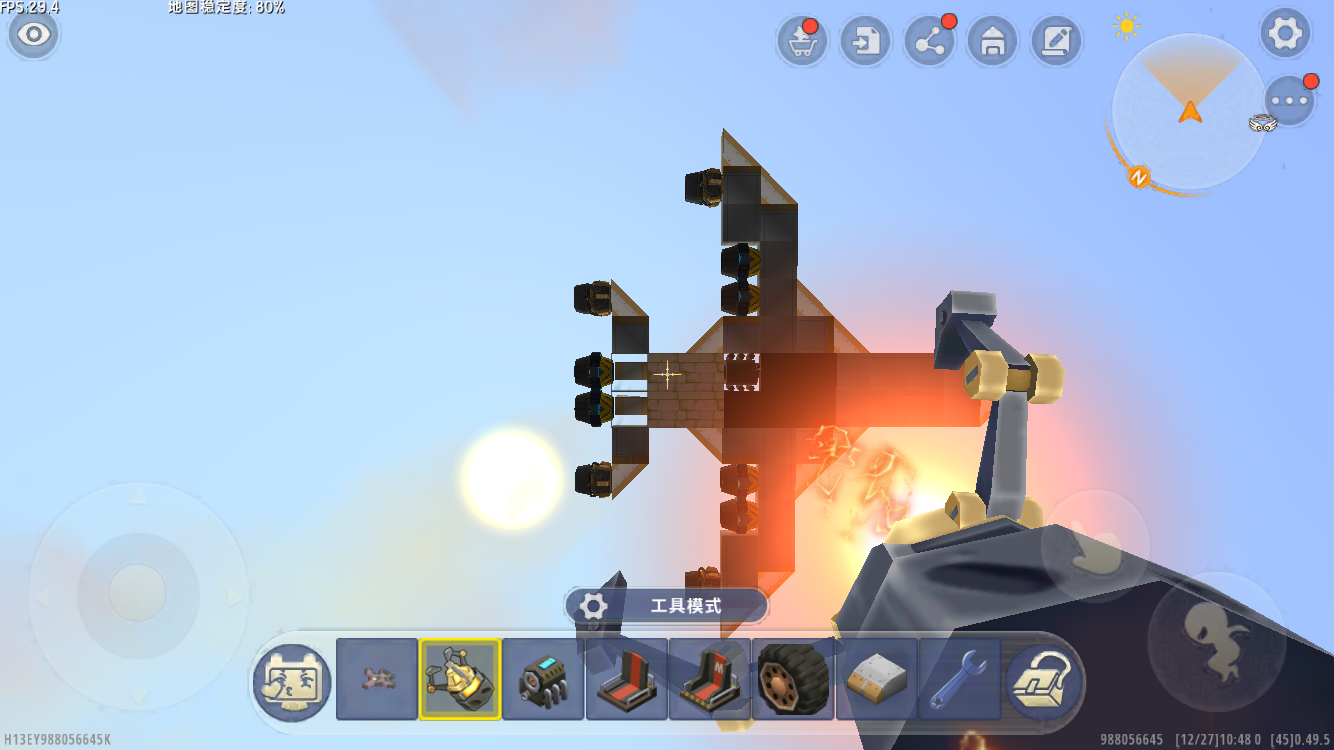Open the gear settings button
Viewport: 1334px width, 750px height.
point(1285,35)
